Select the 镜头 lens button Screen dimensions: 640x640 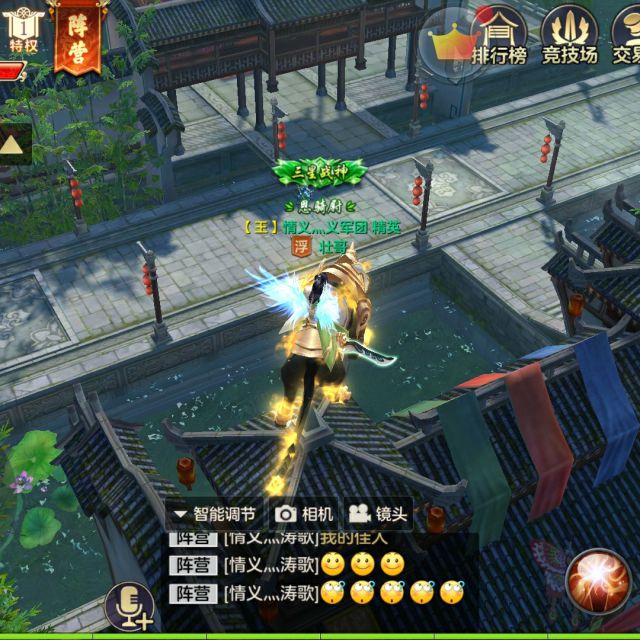point(379,514)
